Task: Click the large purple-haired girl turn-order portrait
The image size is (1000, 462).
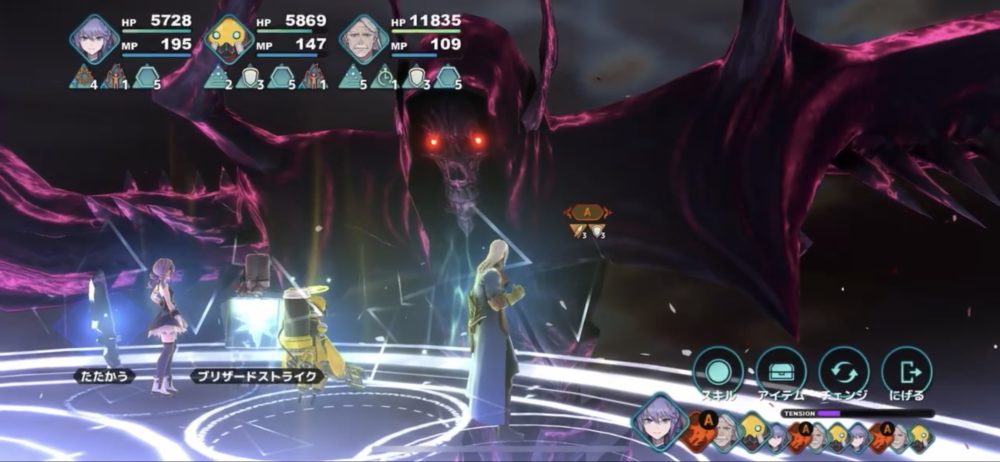Action: click(x=659, y=420)
